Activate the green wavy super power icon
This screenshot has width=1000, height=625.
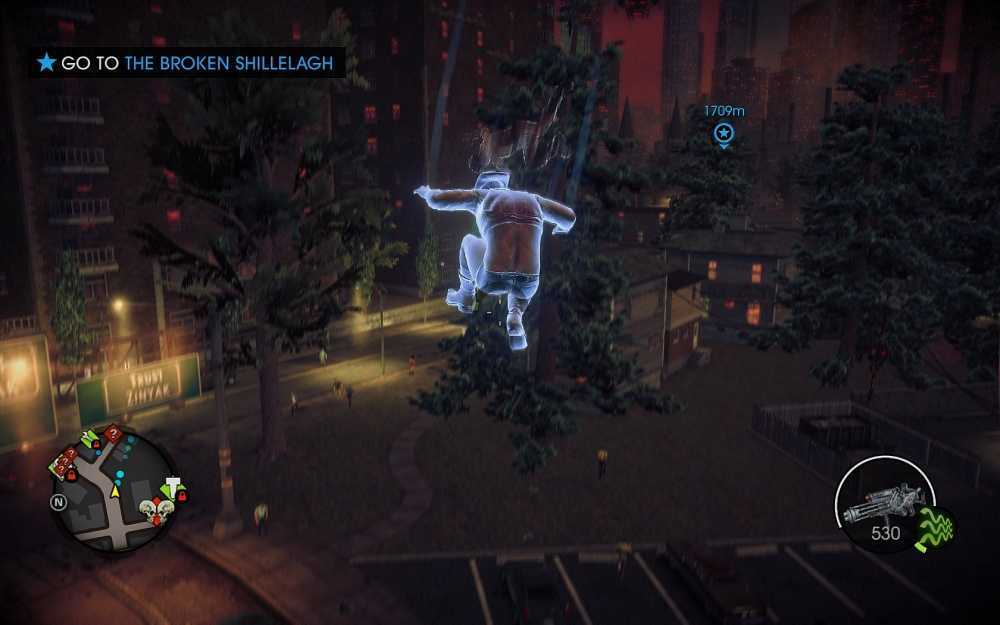pos(936,527)
